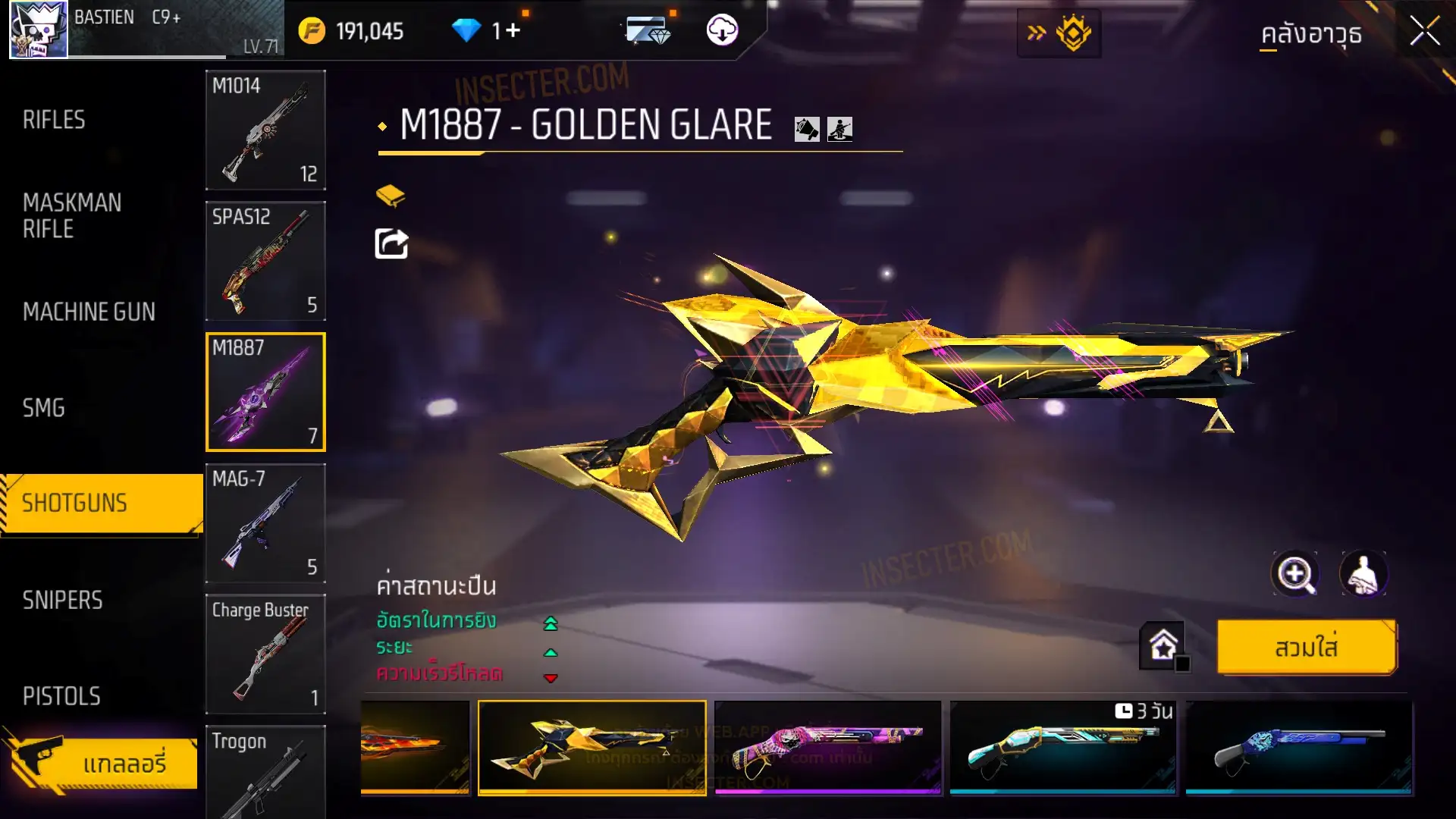Choose the SPAS12 shotgun tile

tap(265, 261)
